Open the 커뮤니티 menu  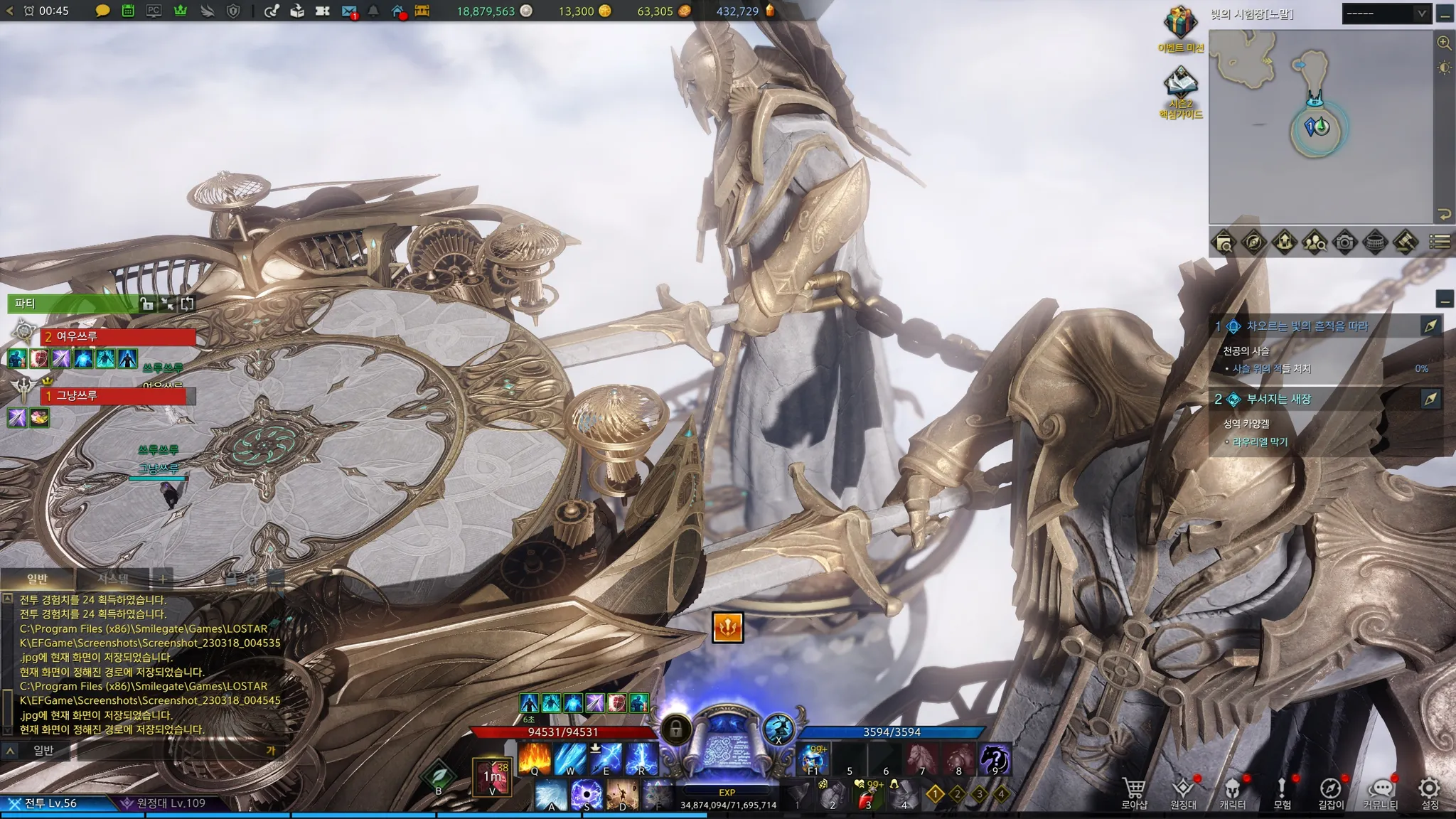[1380, 792]
